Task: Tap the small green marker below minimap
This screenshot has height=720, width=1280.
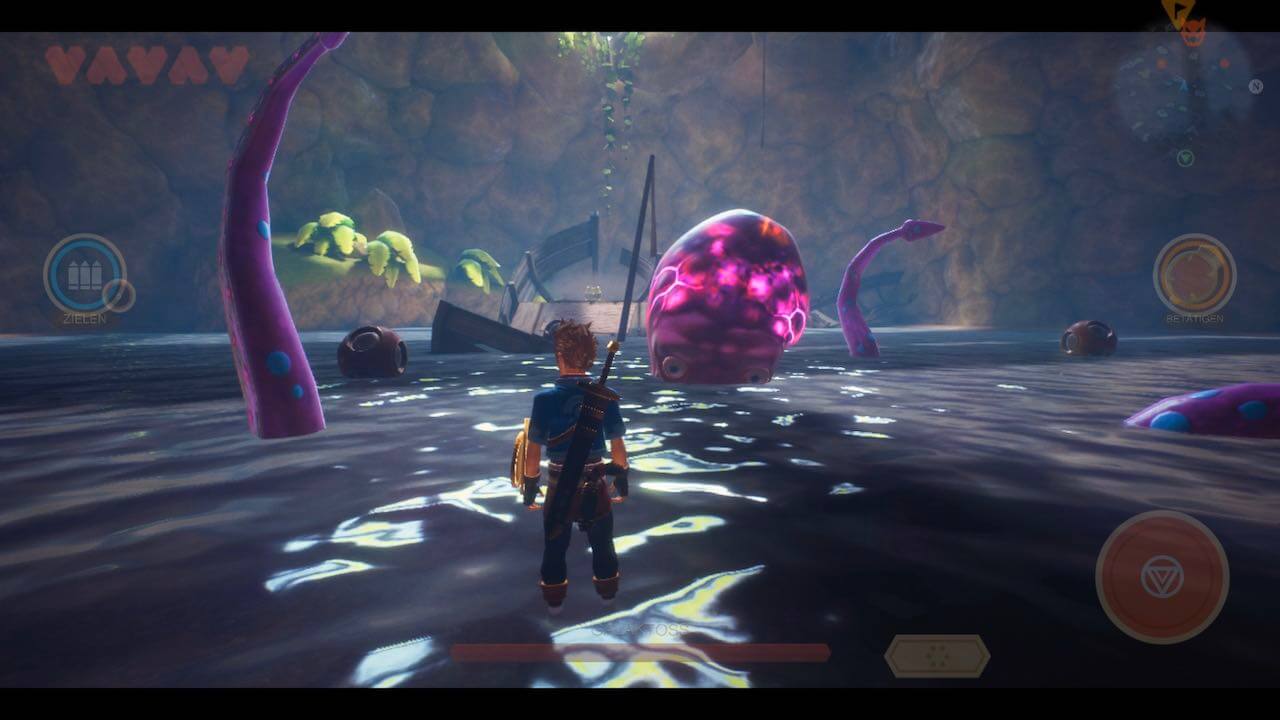Action: pos(1185,158)
